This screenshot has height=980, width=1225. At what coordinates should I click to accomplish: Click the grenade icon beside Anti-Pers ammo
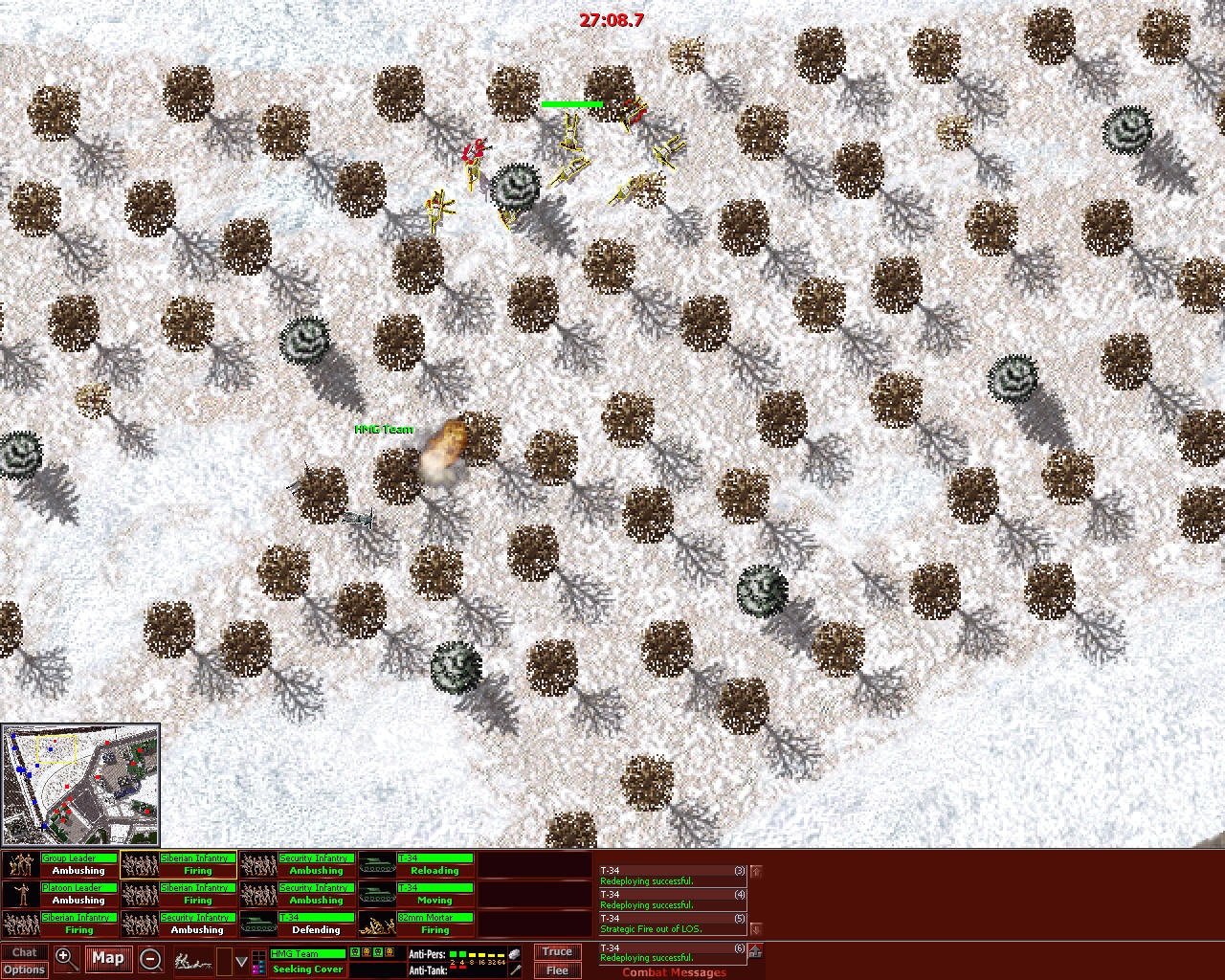pos(513,953)
